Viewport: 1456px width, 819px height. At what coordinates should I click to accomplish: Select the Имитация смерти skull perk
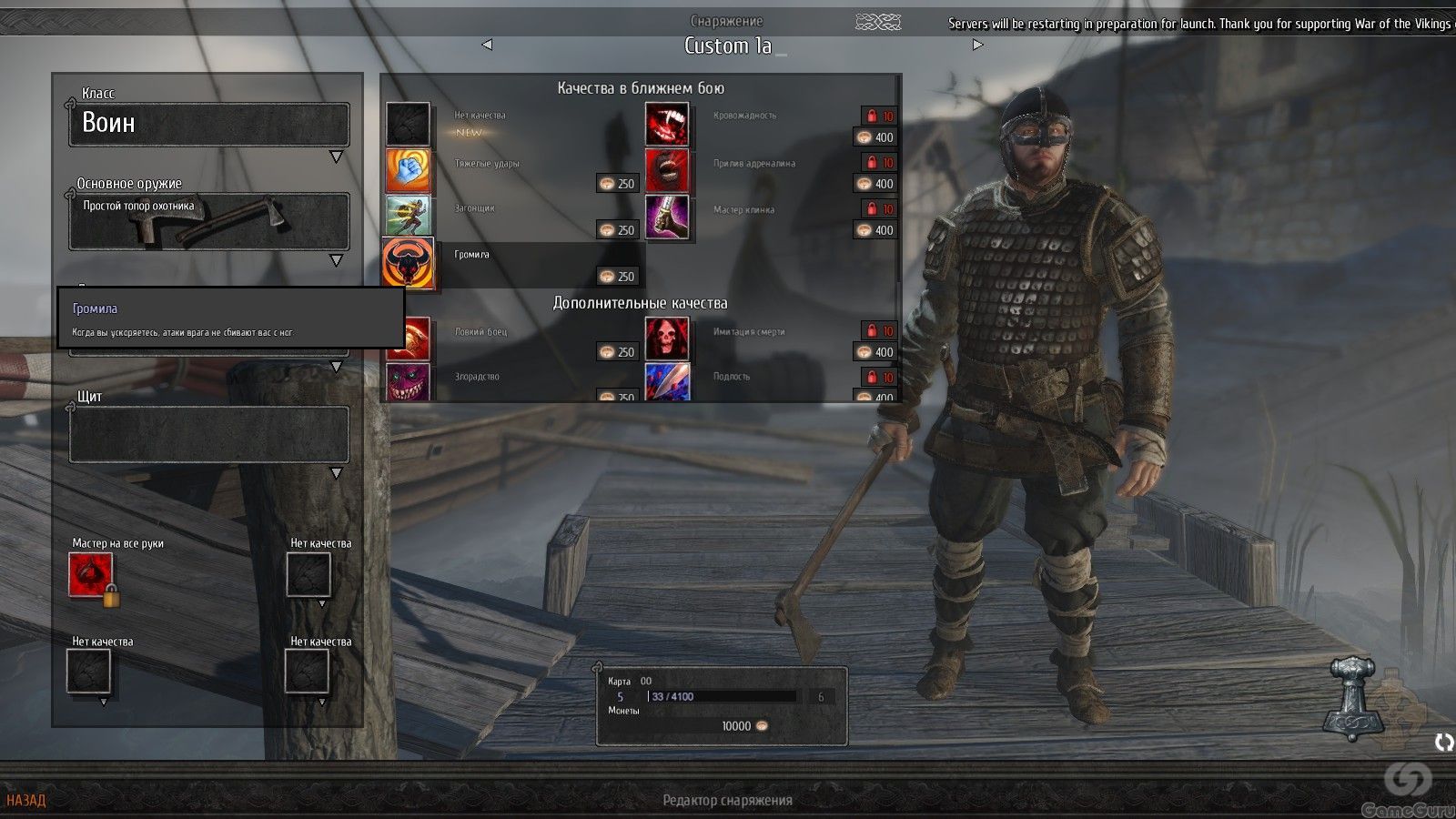click(x=667, y=339)
